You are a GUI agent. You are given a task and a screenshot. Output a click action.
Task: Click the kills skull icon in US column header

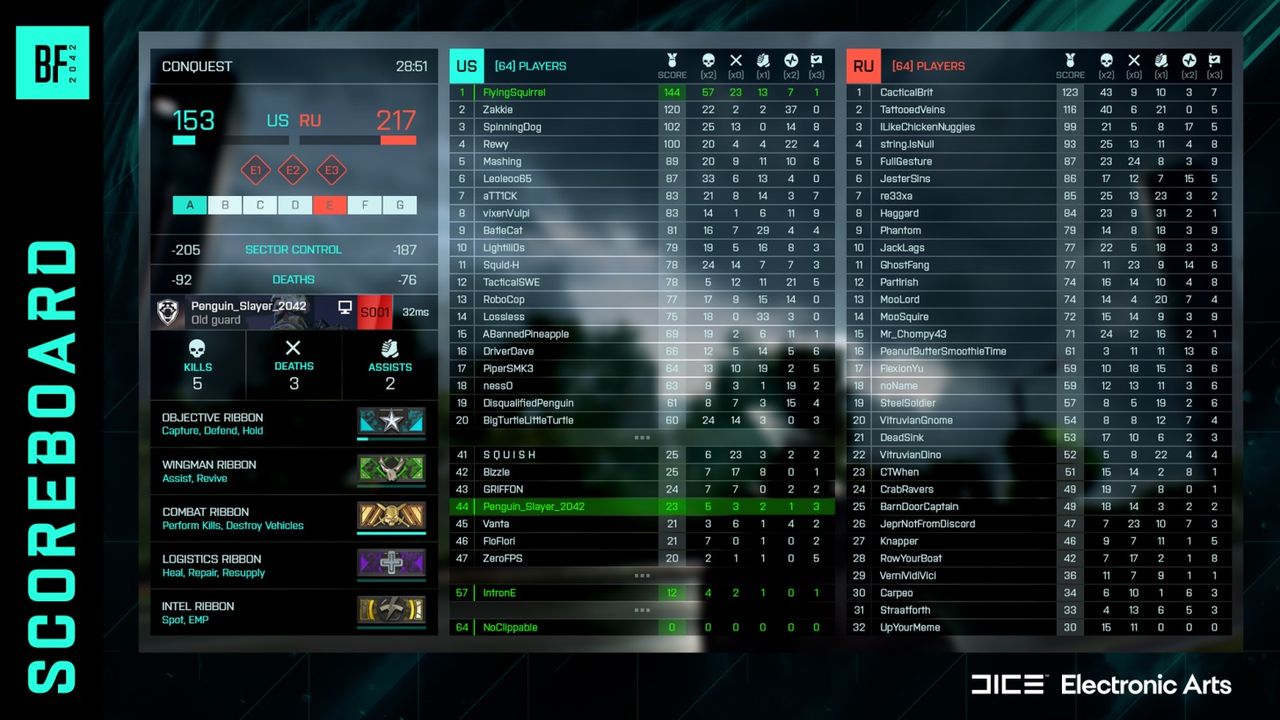708,59
